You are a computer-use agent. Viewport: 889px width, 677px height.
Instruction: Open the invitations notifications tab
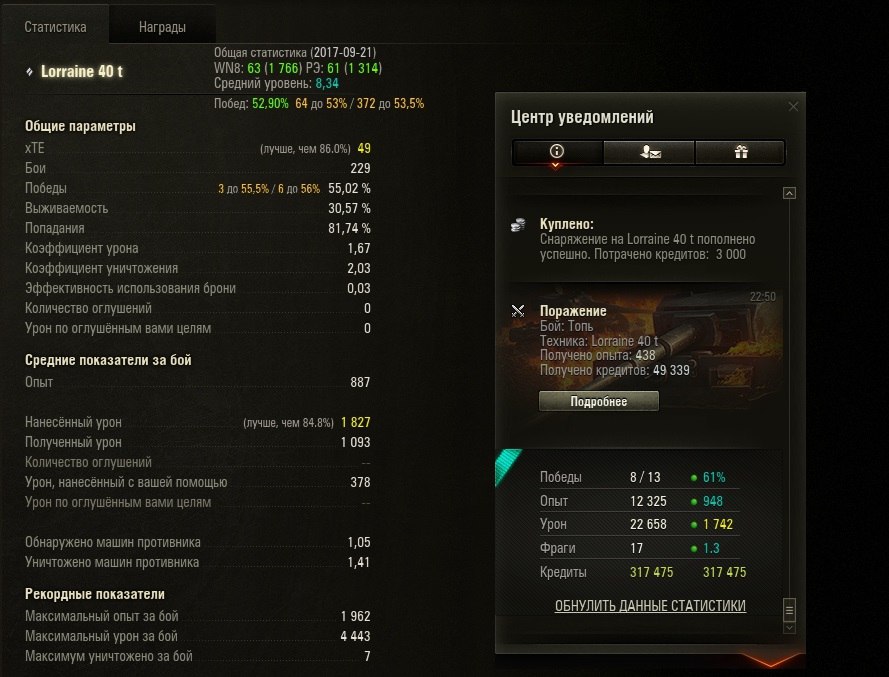coord(649,152)
